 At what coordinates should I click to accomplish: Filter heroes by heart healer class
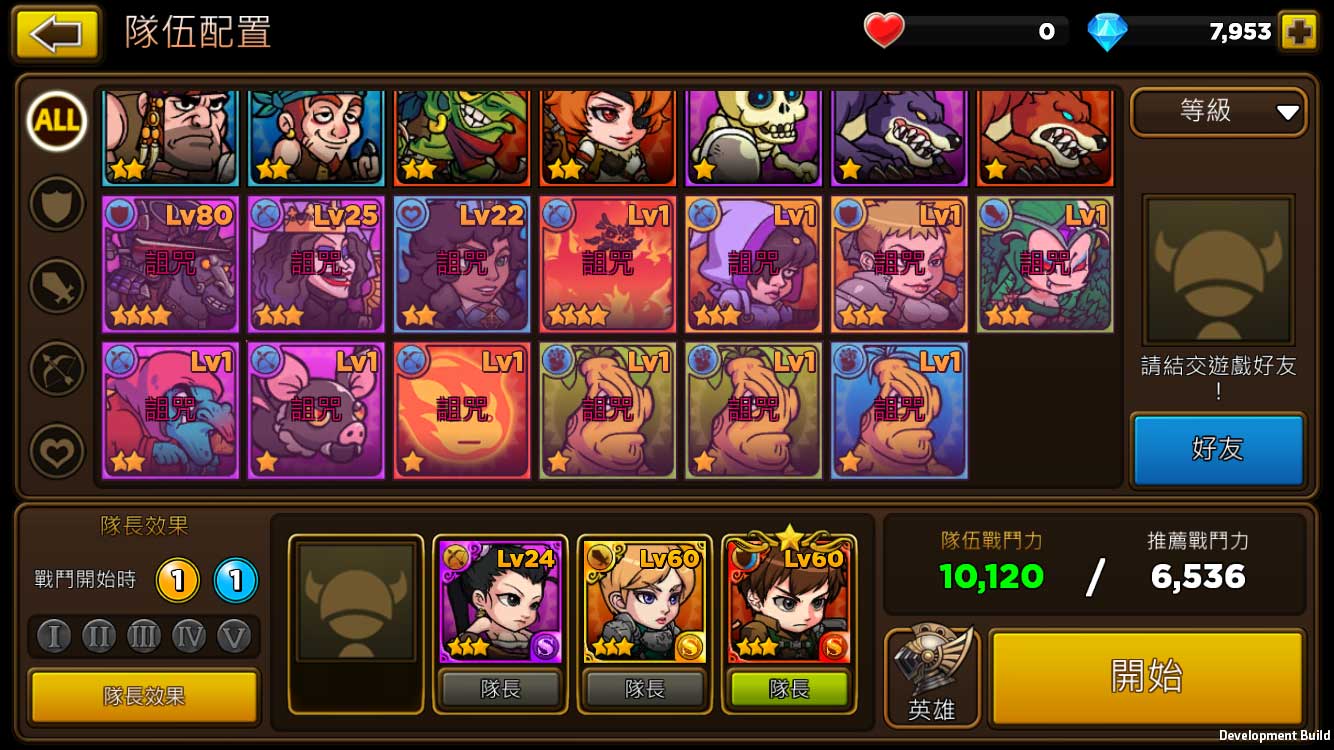coord(57,451)
